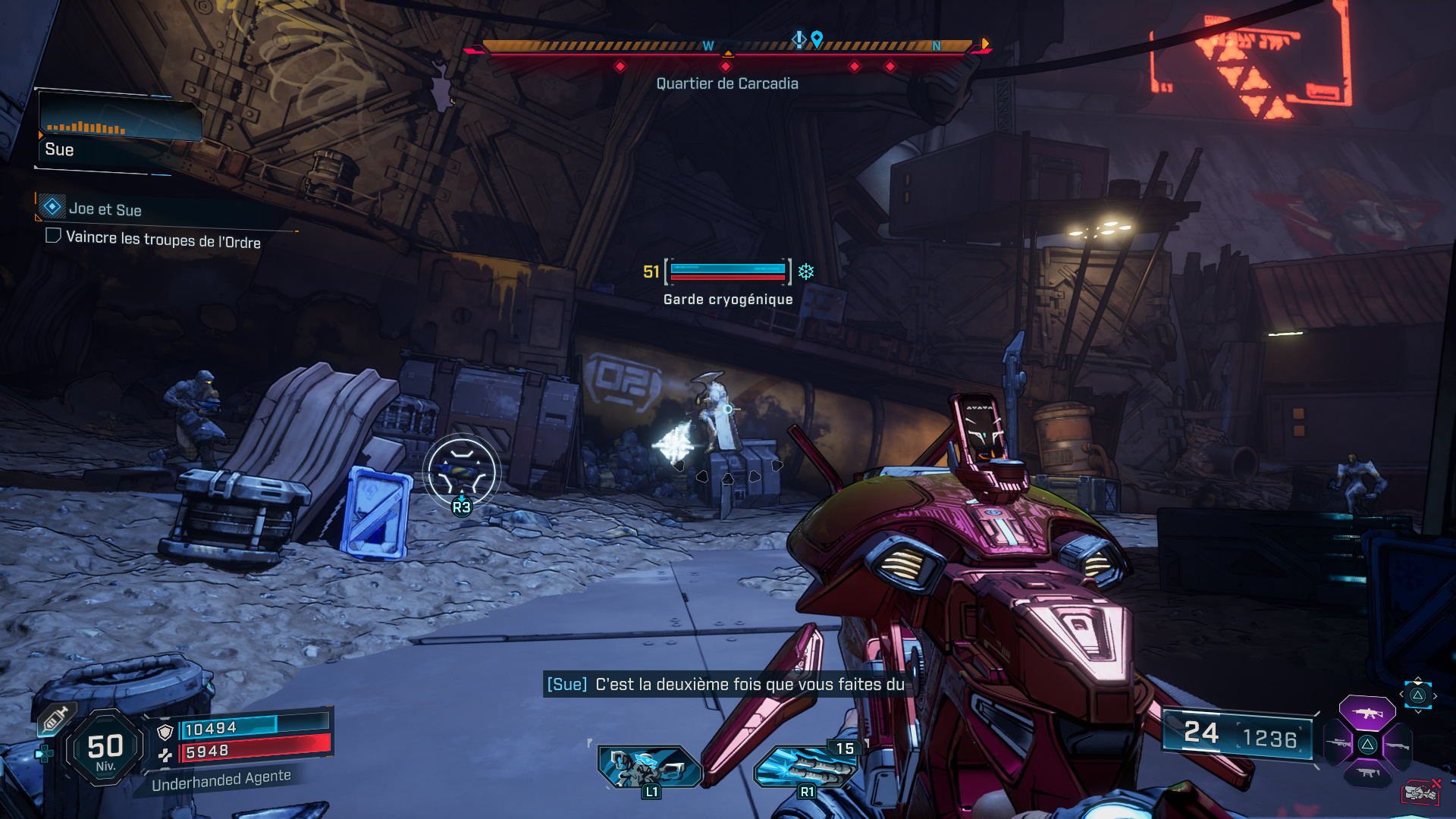Select the SMG icon on the weapon wheel
Viewport: 1456px width, 819px height.
[x=1367, y=772]
